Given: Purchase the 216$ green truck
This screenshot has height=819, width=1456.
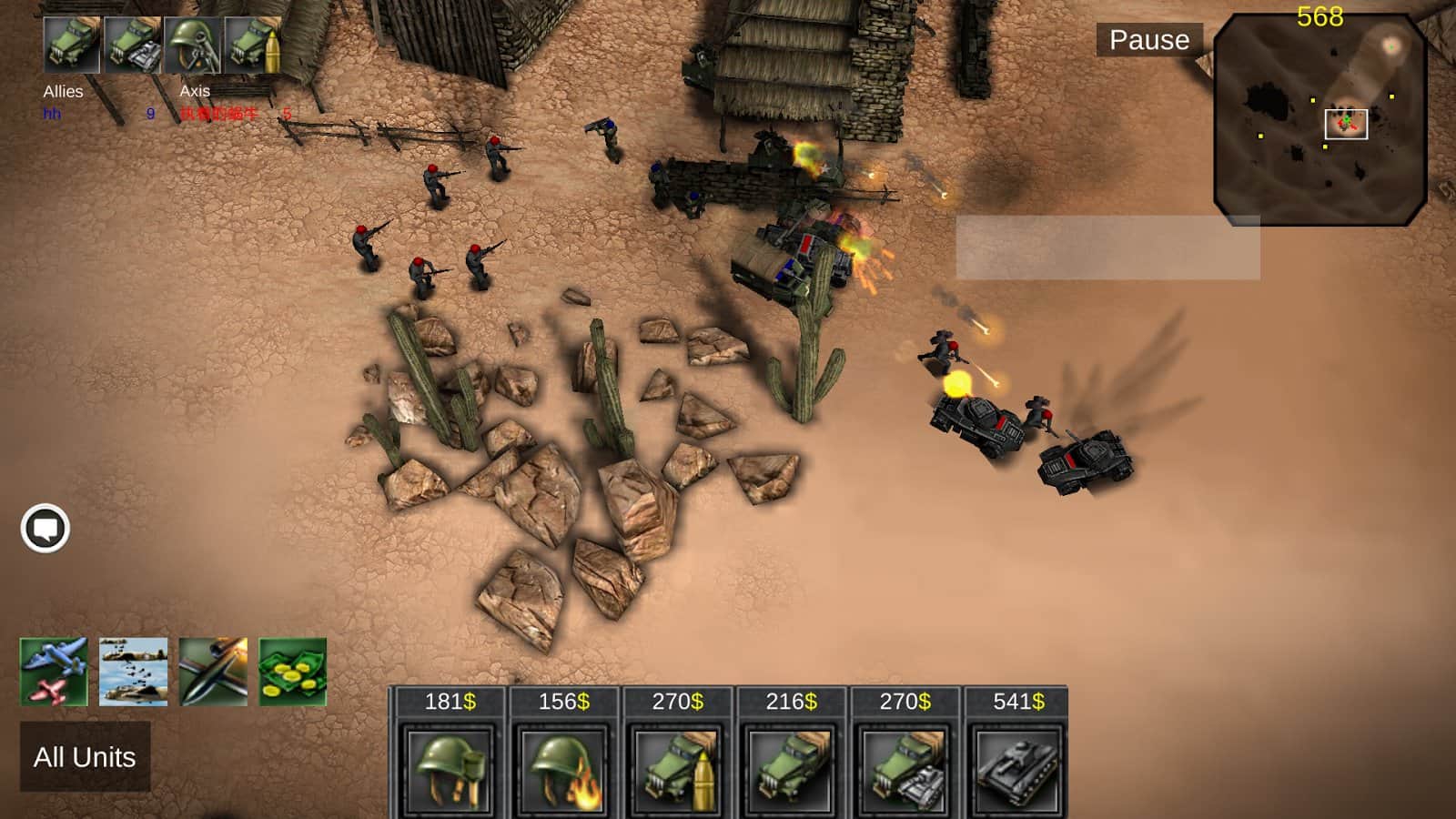Looking at the screenshot, I should point(791,769).
